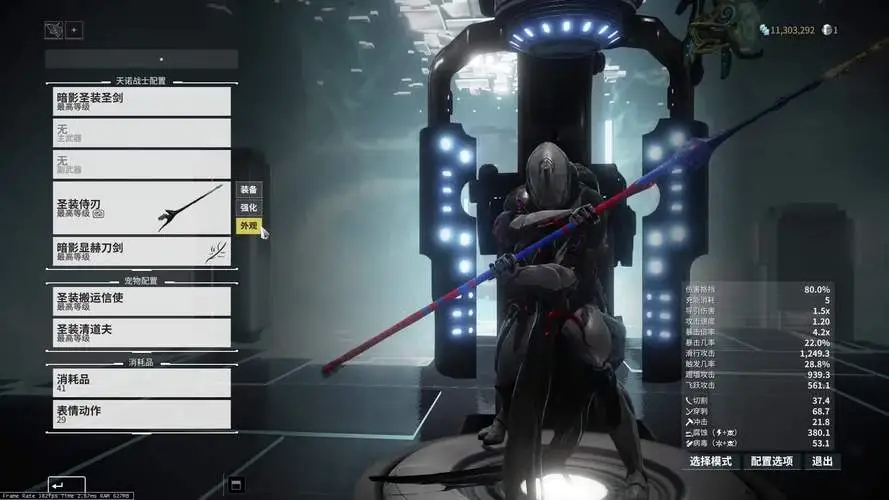Select the 圣装侍刃 melee weapon slot
This screenshot has width=889, height=500.
[141, 207]
